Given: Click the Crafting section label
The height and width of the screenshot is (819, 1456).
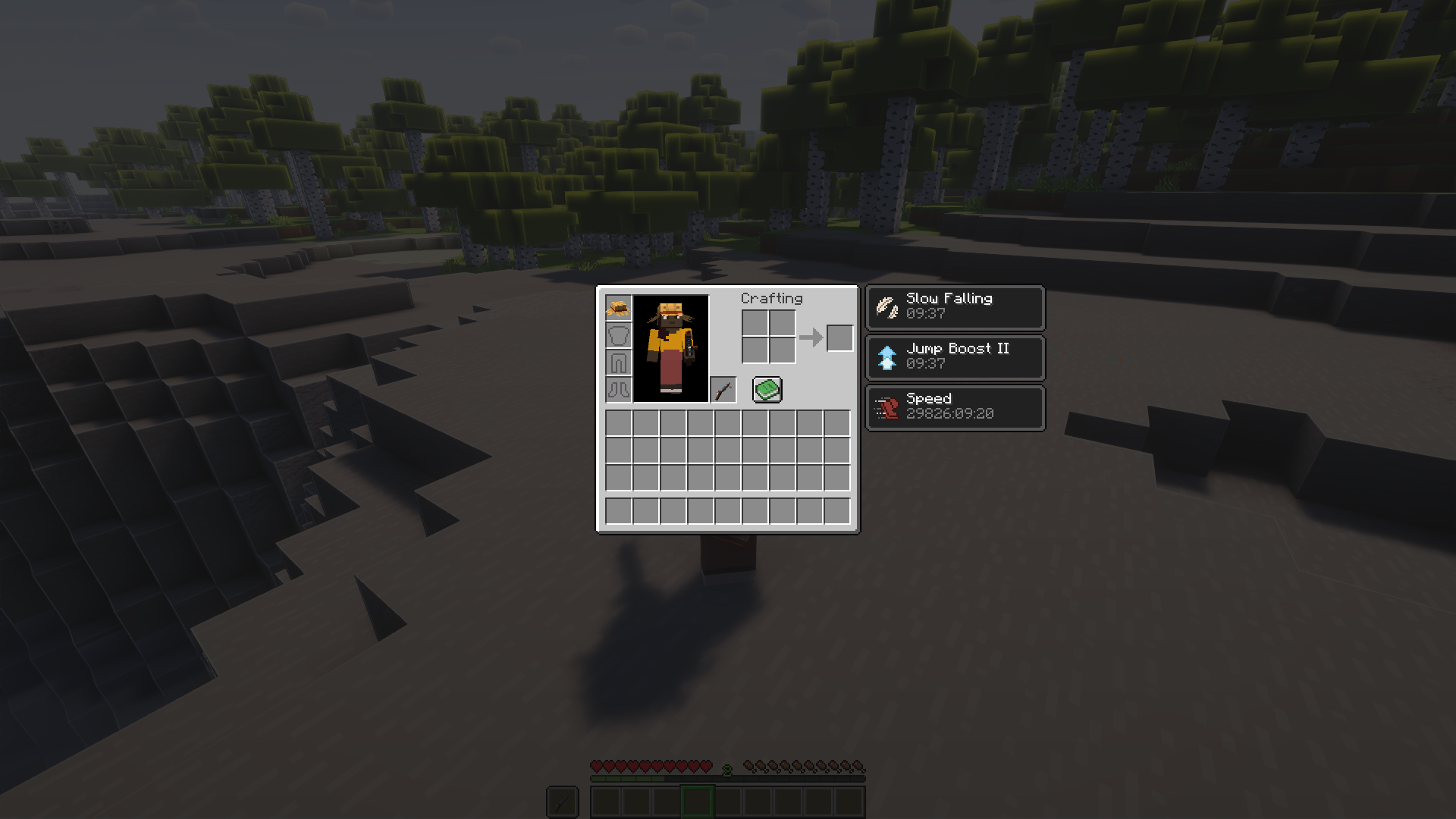Looking at the screenshot, I should tap(771, 298).
